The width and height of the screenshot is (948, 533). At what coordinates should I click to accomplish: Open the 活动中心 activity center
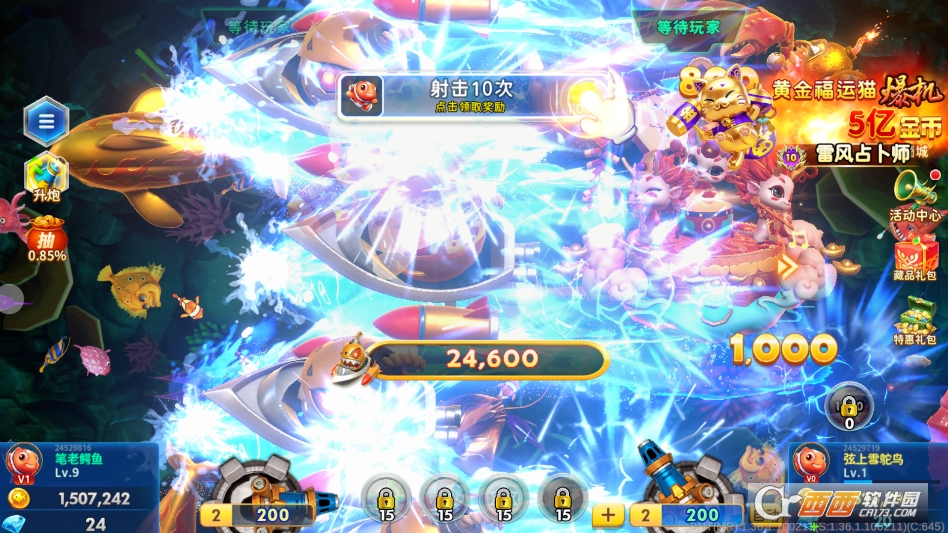coord(914,196)
